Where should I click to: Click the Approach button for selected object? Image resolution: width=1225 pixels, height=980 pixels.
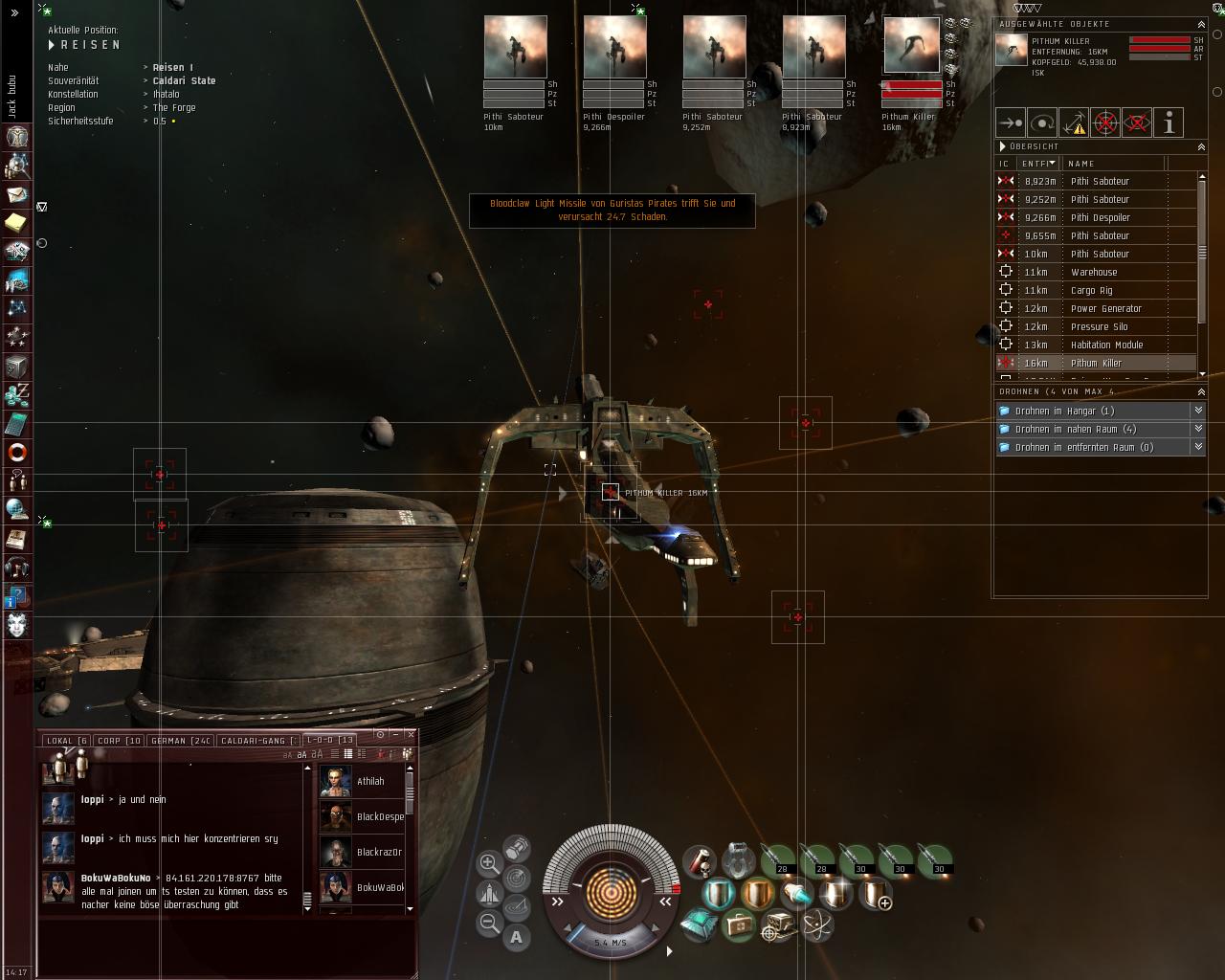[1011, 122]
